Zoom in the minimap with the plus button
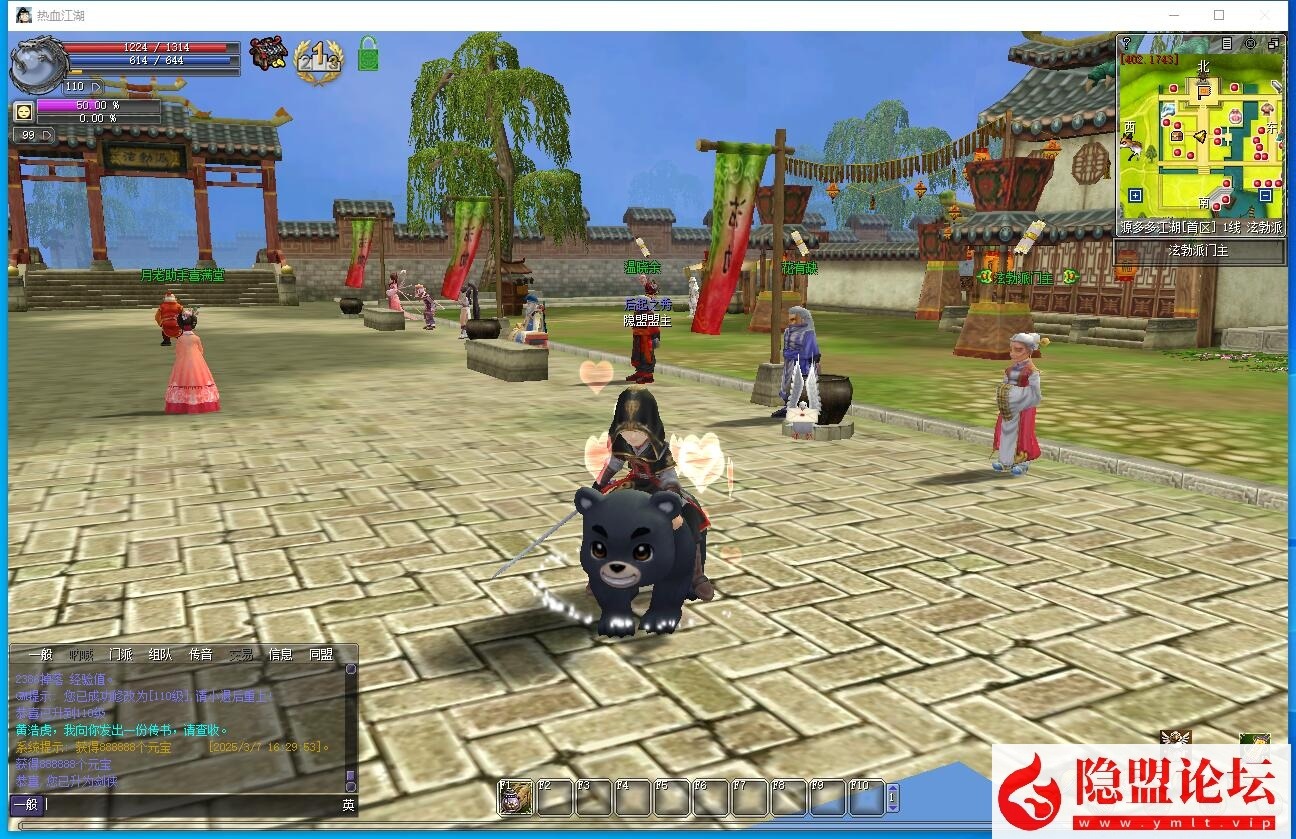 click(x=1135, y=196)
